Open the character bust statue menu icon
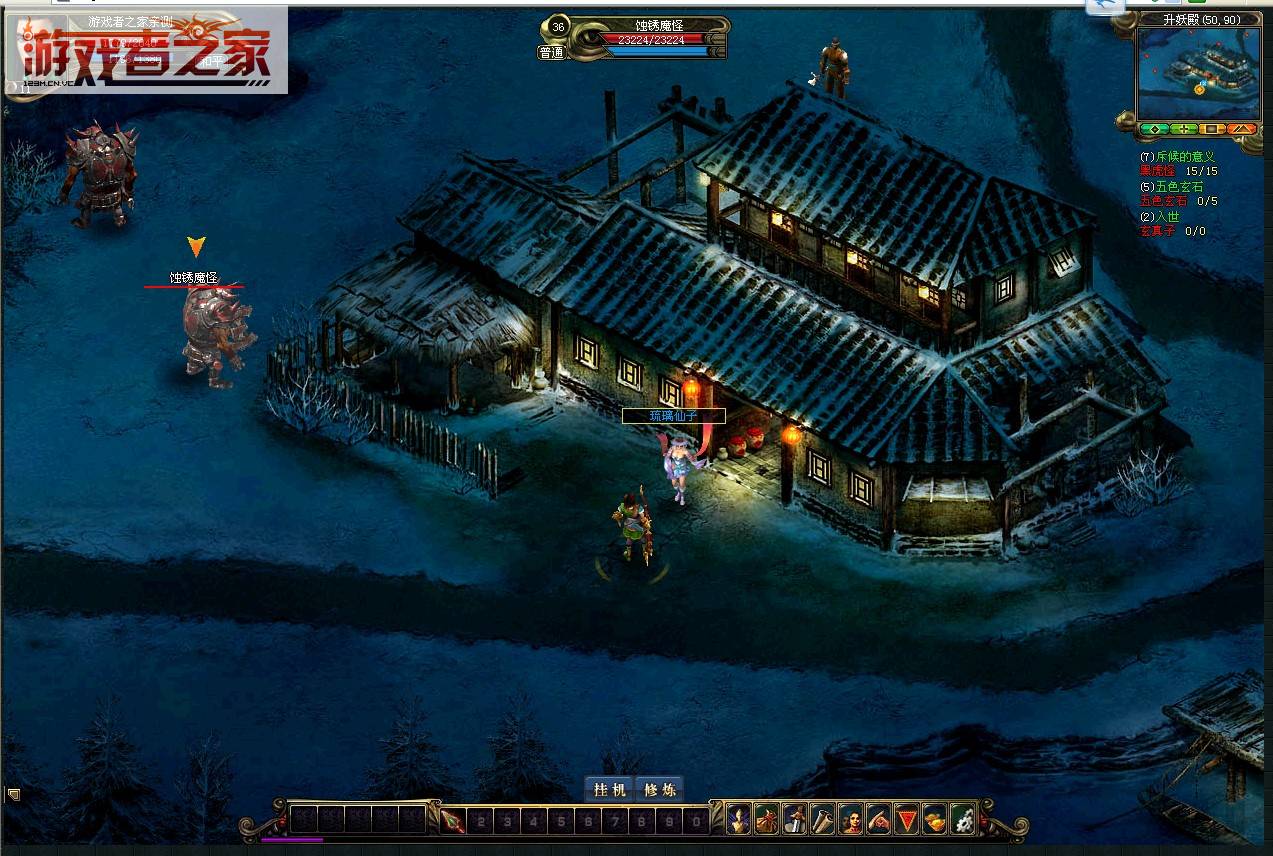Image resolution: width=1273 pixels, height=856 pixels. point(739,819)
